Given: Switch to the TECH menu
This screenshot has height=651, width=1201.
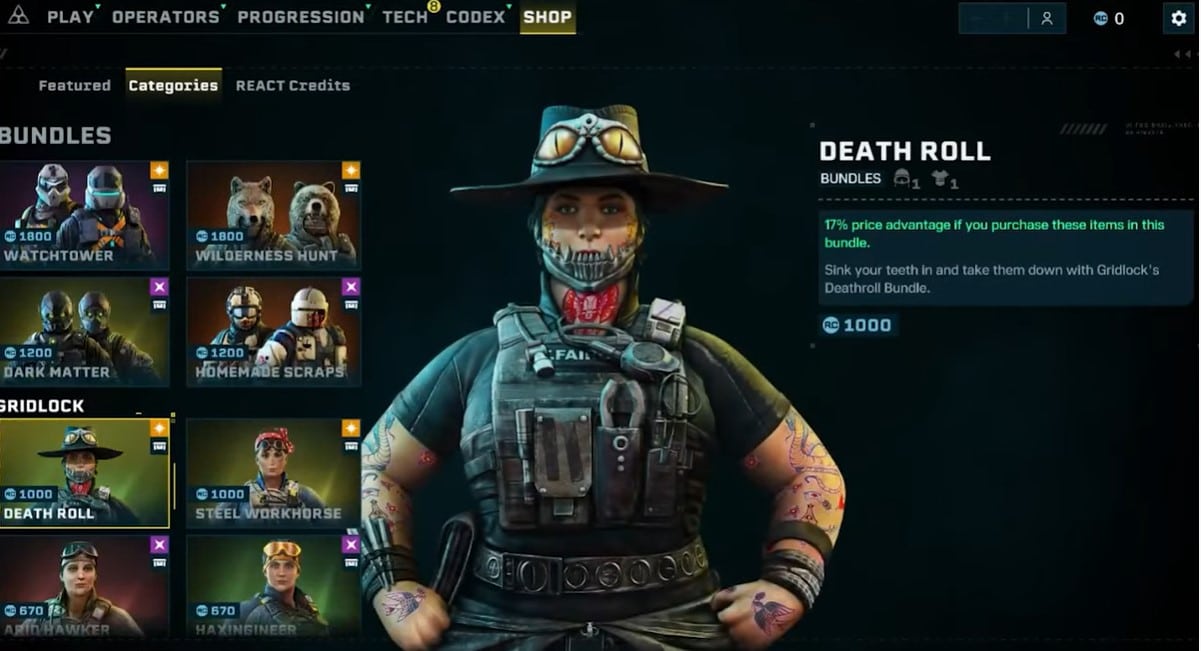Looking at the screenshot, I should click(404, 17).
